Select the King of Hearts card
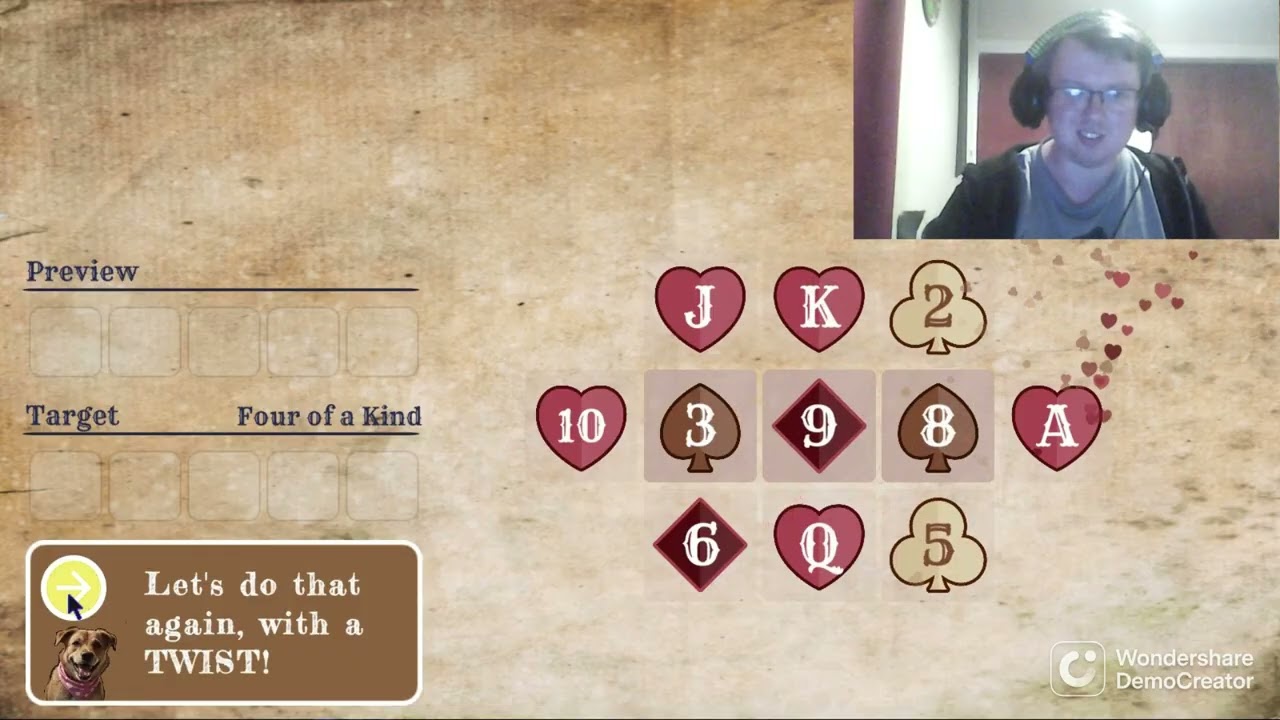Image resolution: width=1280 pixels, height=720 pixels. 818,307
